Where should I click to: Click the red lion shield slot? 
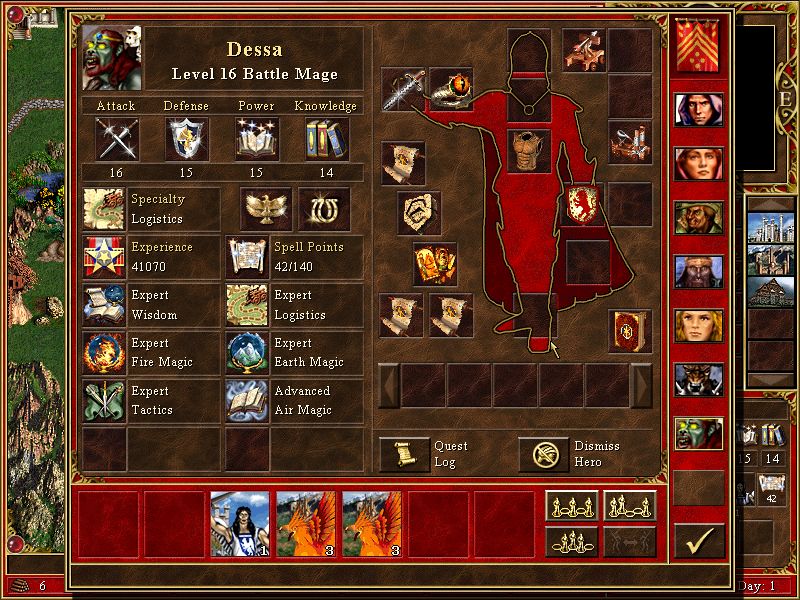coord(582,204)
